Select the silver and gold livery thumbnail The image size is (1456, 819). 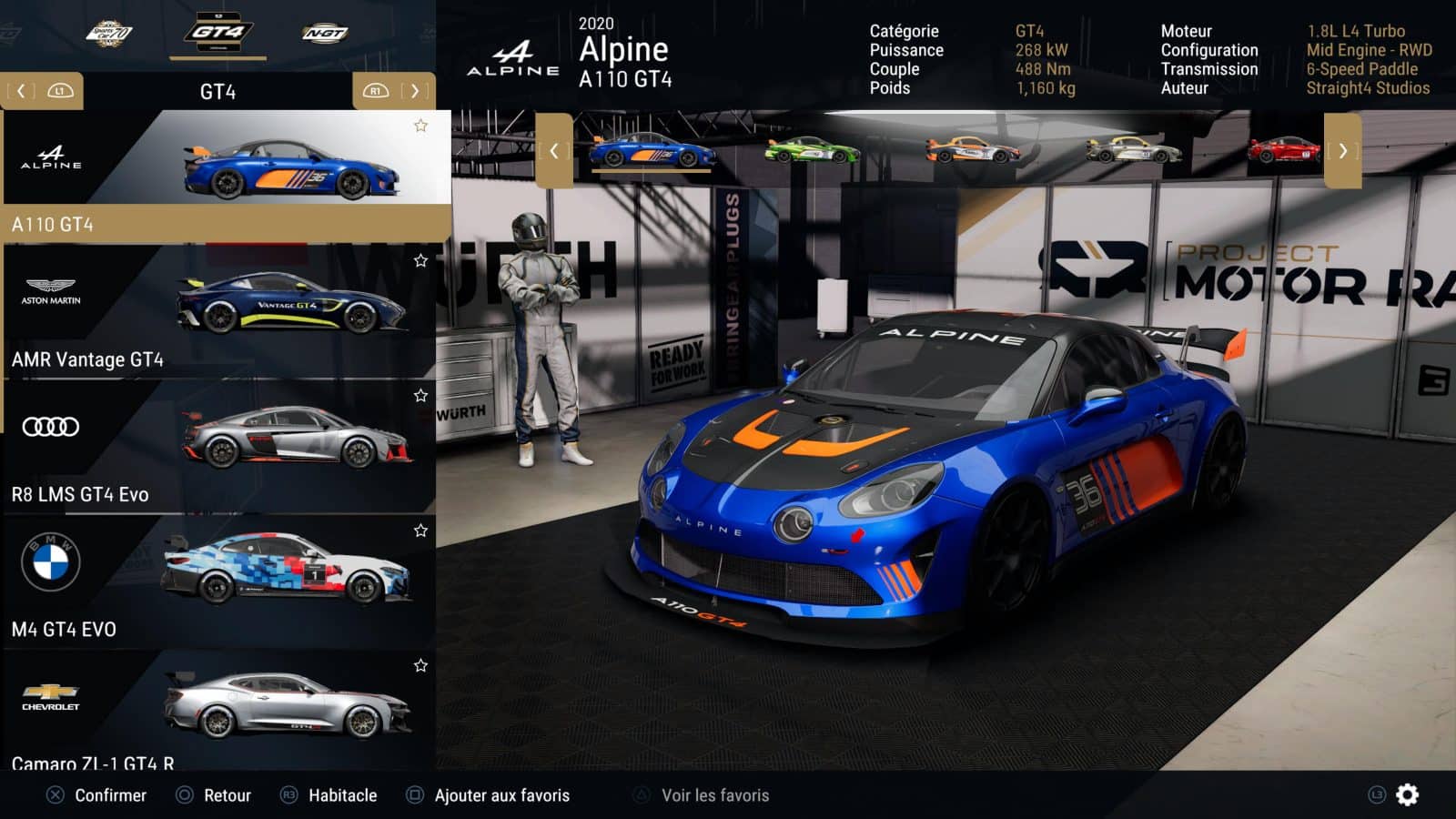[1133, 150]
